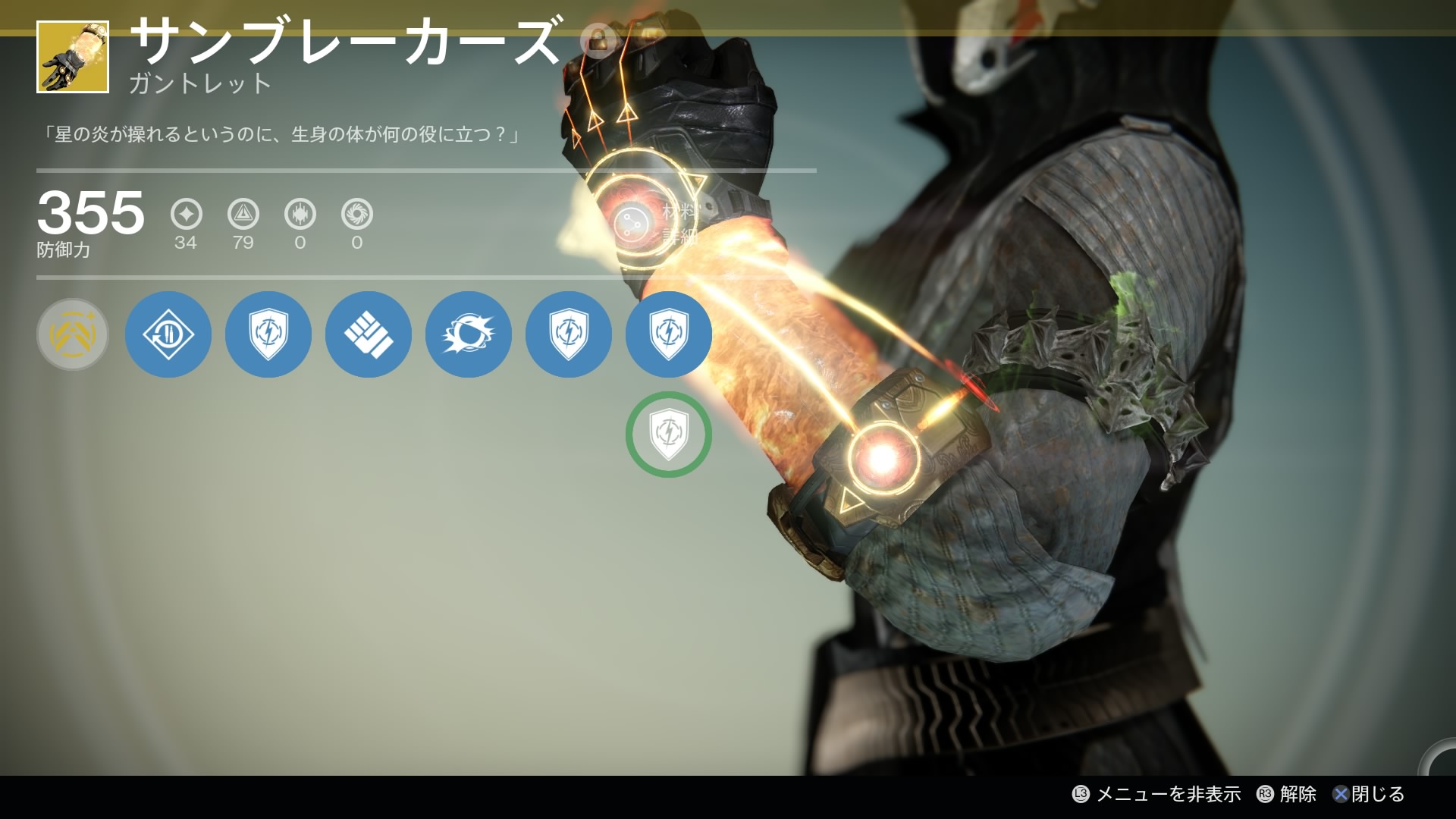Pick the green-ringed shield perk node
The height and width of the screenshot is (819, 1456).
click(x=668, y=435)
